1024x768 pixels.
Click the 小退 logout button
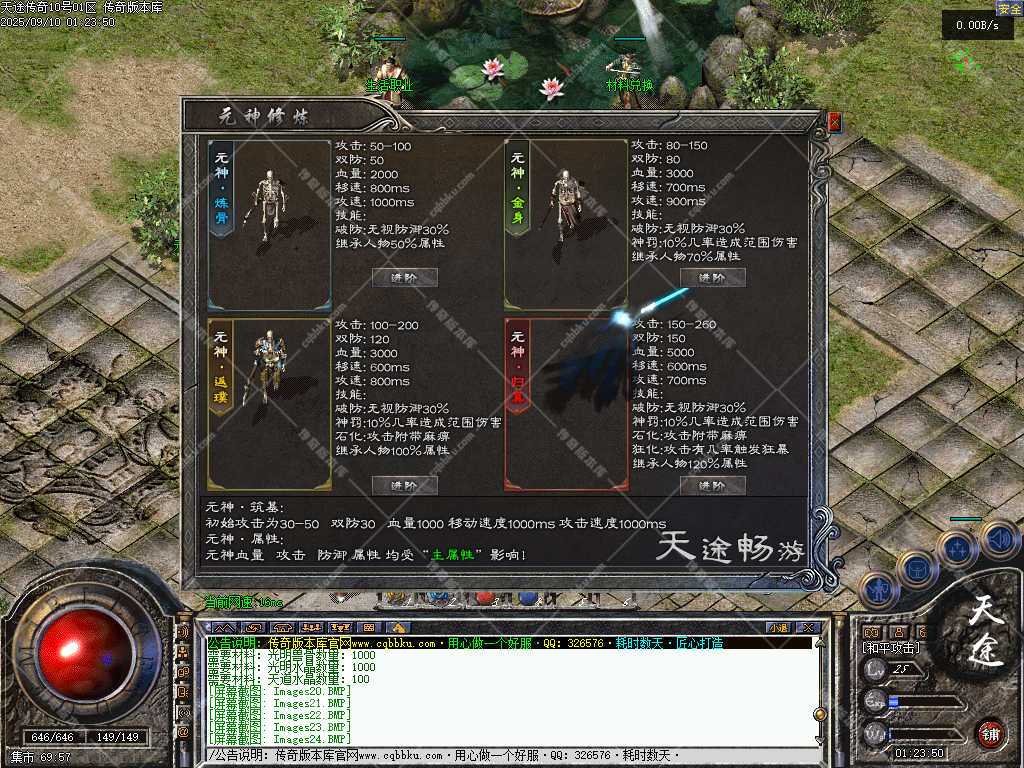coord(777,628)
